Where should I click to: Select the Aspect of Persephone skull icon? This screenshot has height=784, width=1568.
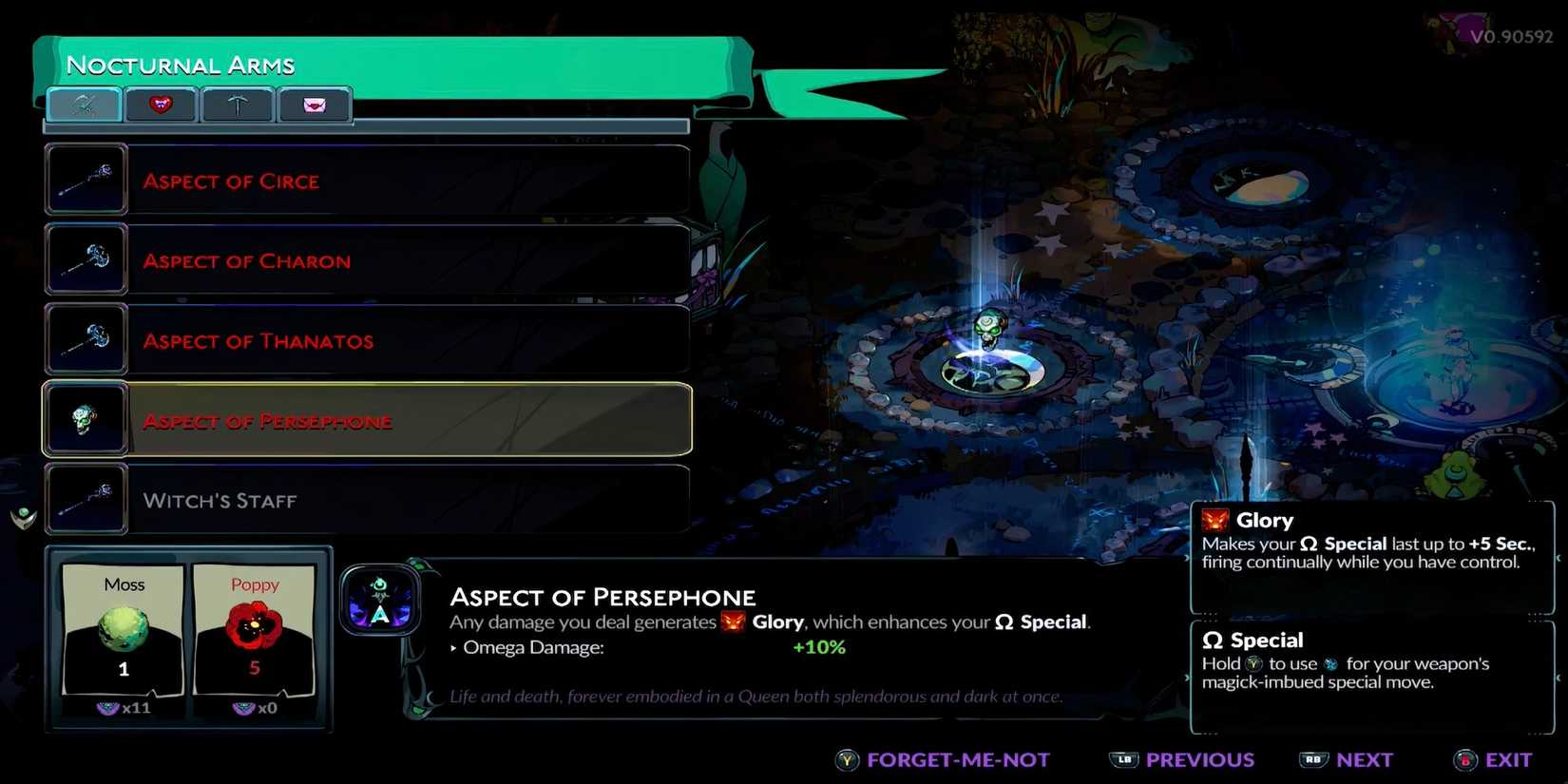click(x=86, y=418)
